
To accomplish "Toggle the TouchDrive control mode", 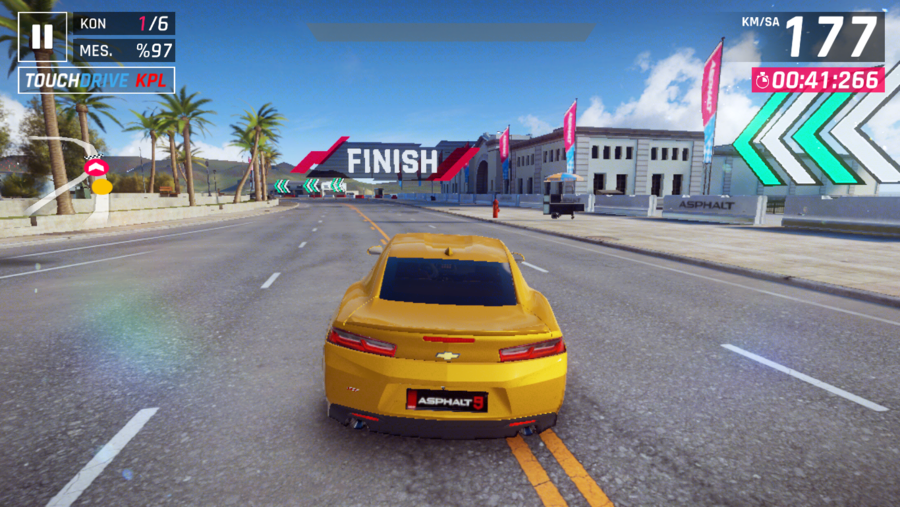I will (96, 80).
